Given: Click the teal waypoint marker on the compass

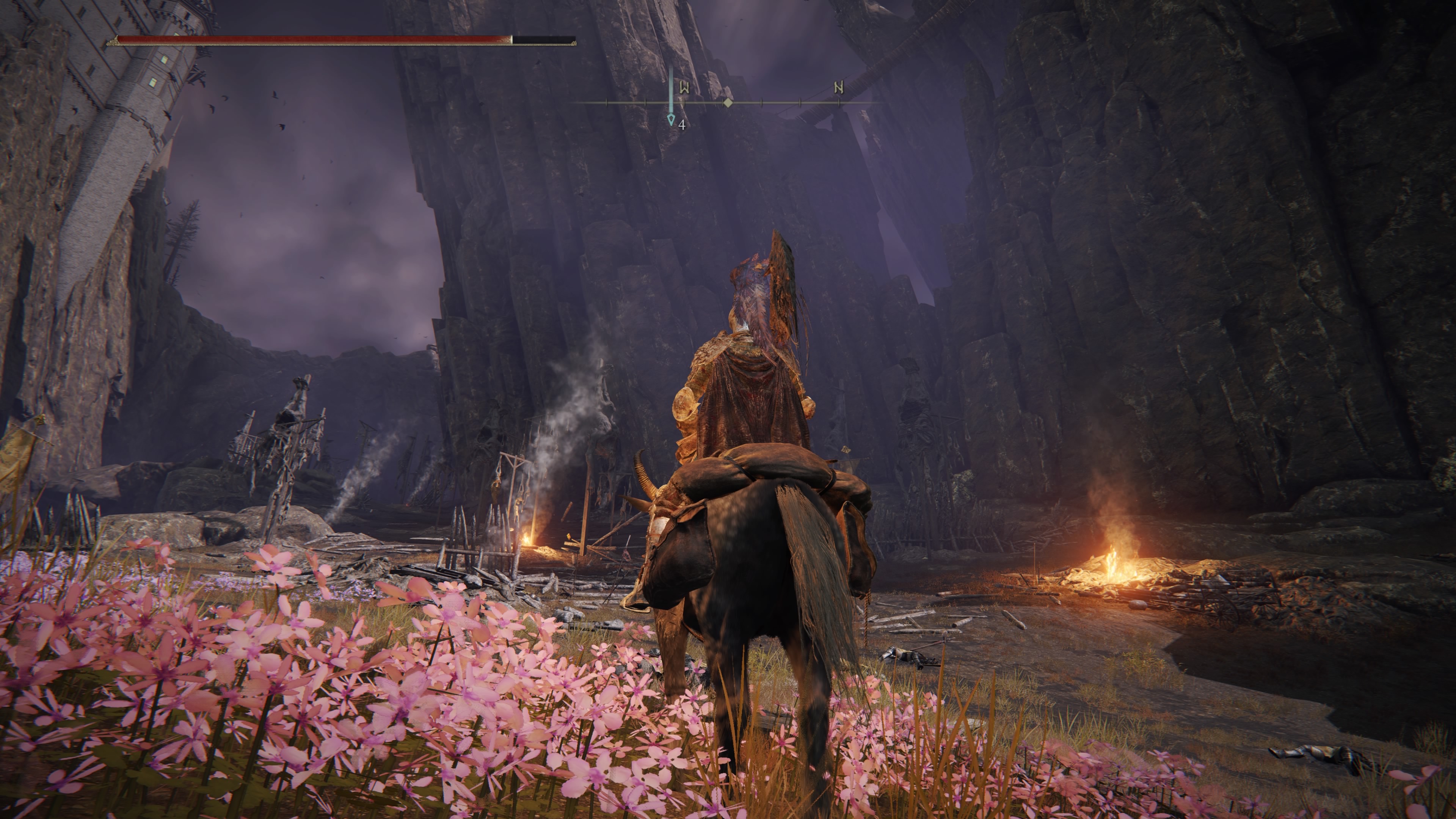Looking at the screenshot, I should coord(671,118).
